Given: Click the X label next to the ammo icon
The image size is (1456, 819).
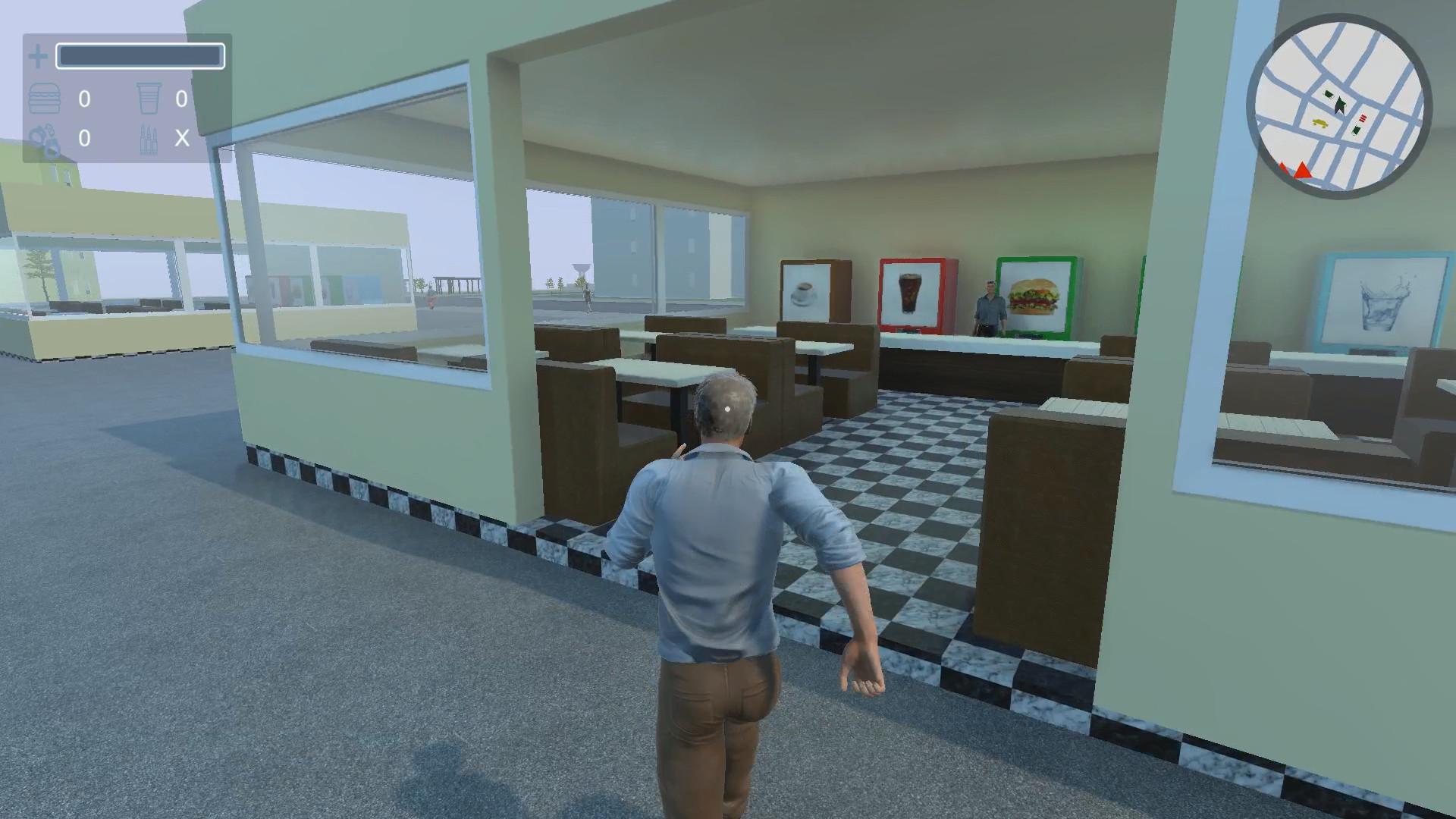Looking at the screenshot, I should pos(182,139).
